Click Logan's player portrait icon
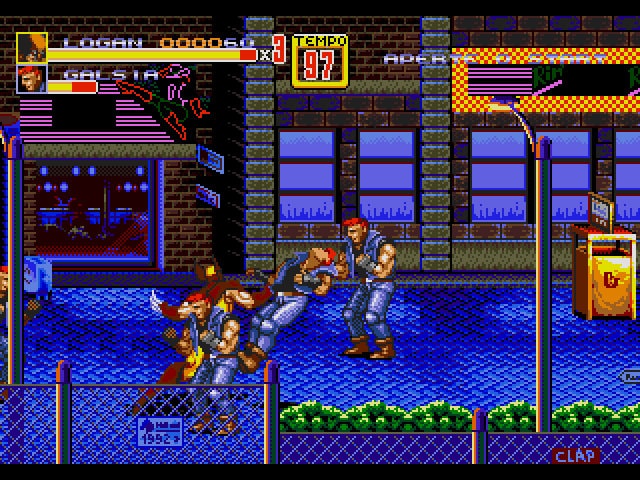The image size is (640, 480). coord(31,47)
